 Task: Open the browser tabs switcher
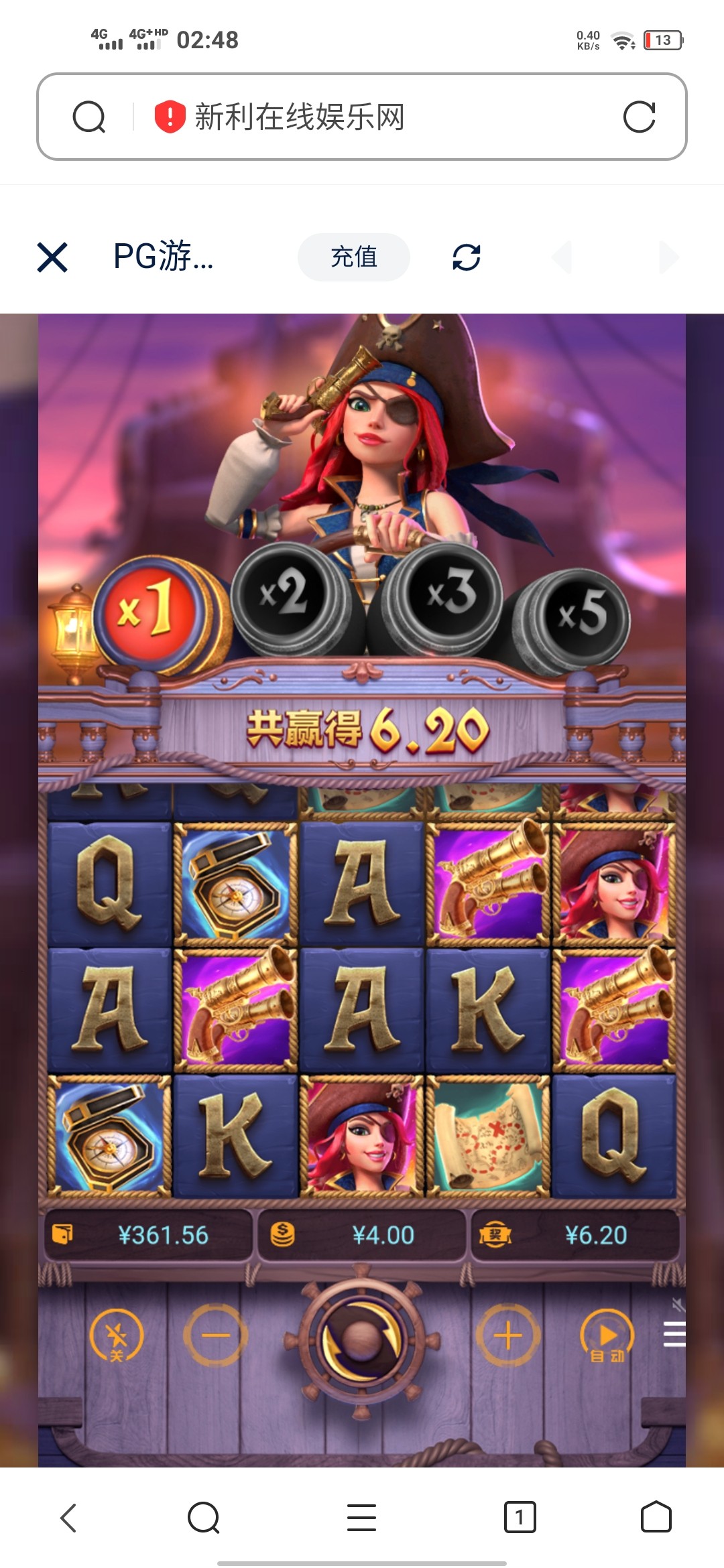click(520, 1517)
